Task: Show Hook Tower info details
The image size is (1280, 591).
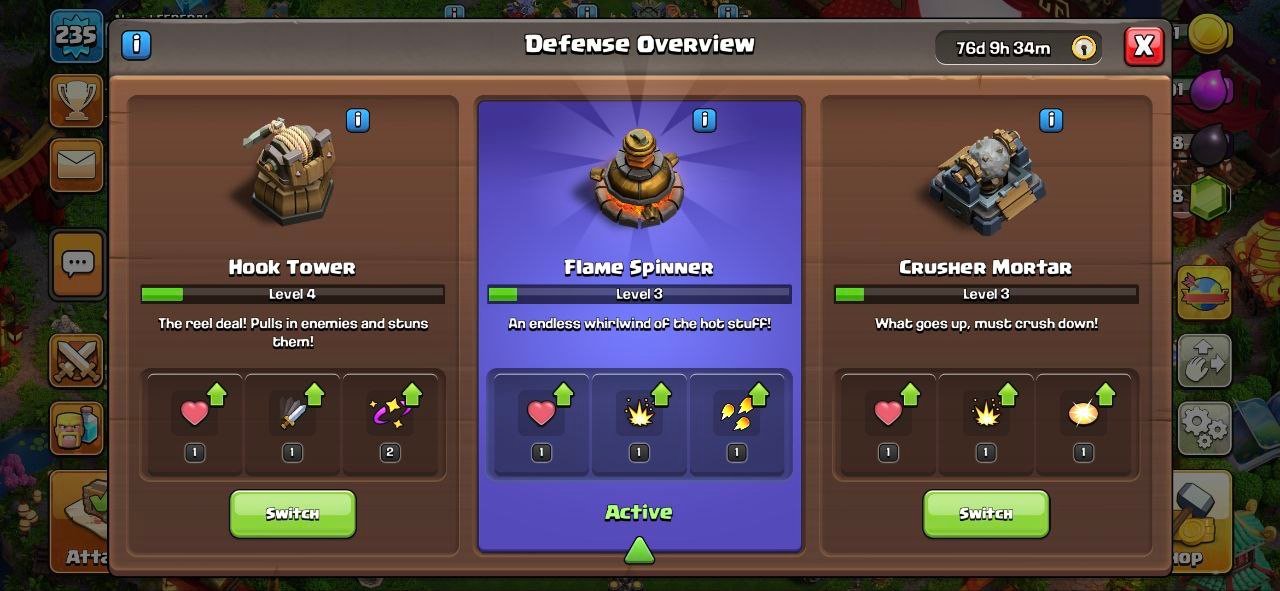Action: [x=357, y=121]
